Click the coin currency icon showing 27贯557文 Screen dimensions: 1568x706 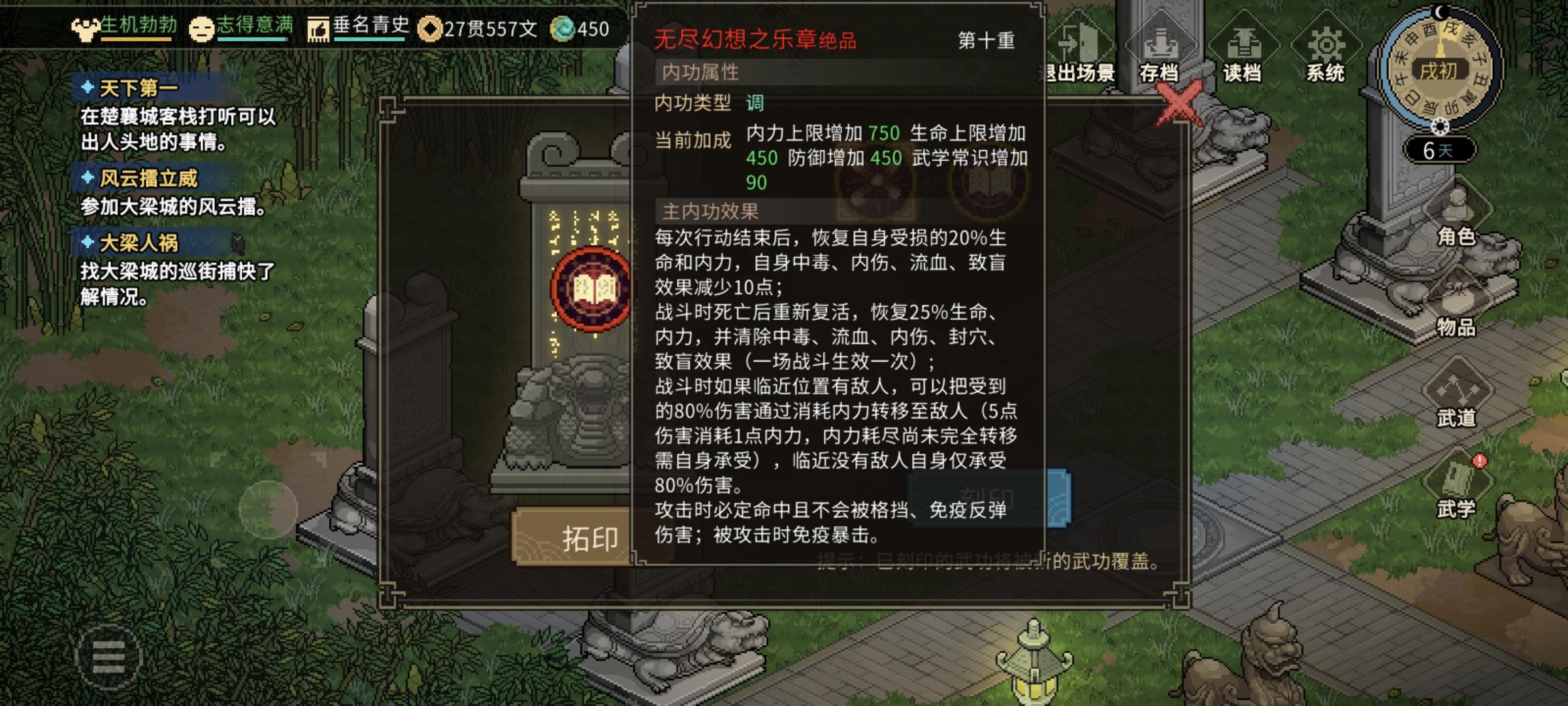pyautogui.click(x=431, y=29)
